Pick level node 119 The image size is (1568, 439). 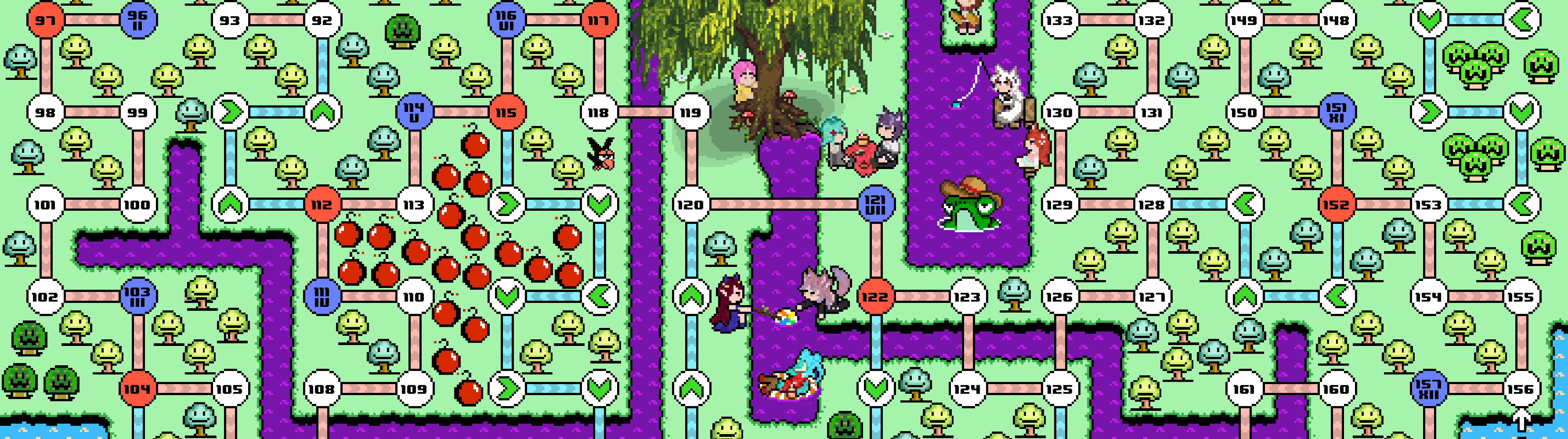[691, 112]
